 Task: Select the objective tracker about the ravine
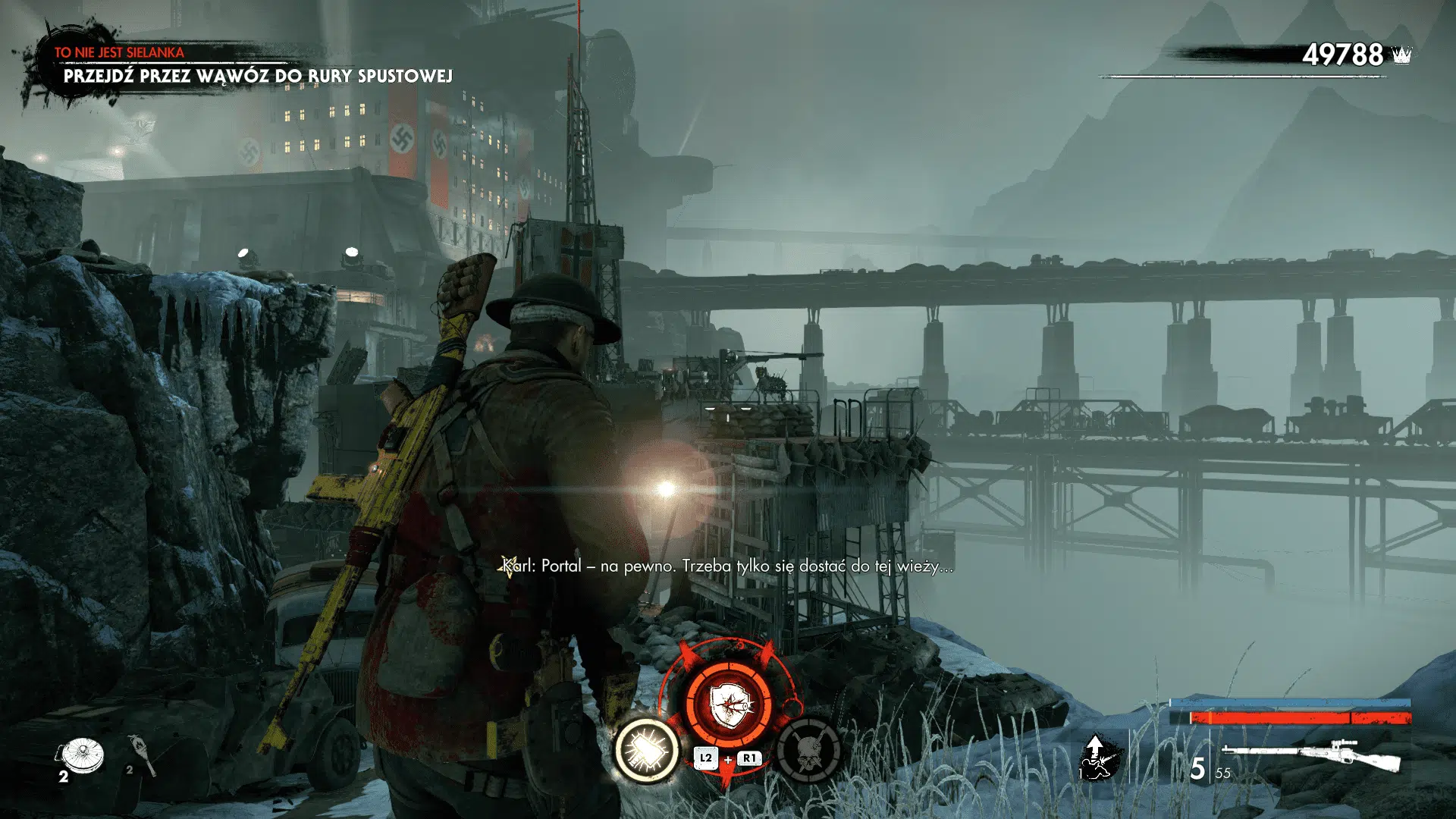(x=258, y=76)
